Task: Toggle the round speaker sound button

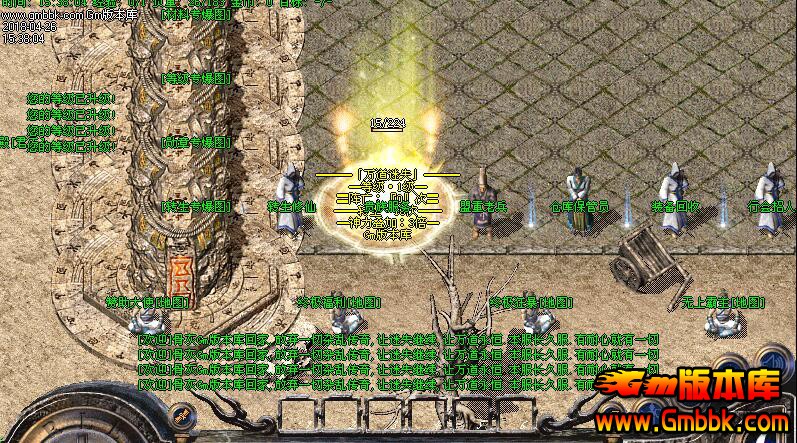Action: pos(772,360)
